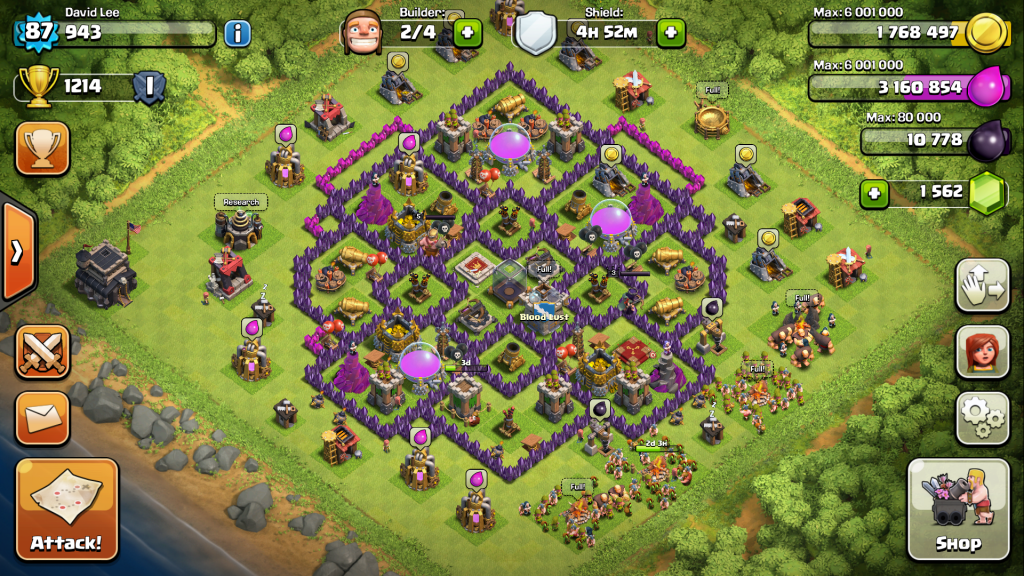This screenshot has height=576, width=1024.
Task: Open the settings gears button
Action: click(x=982, y=416)
